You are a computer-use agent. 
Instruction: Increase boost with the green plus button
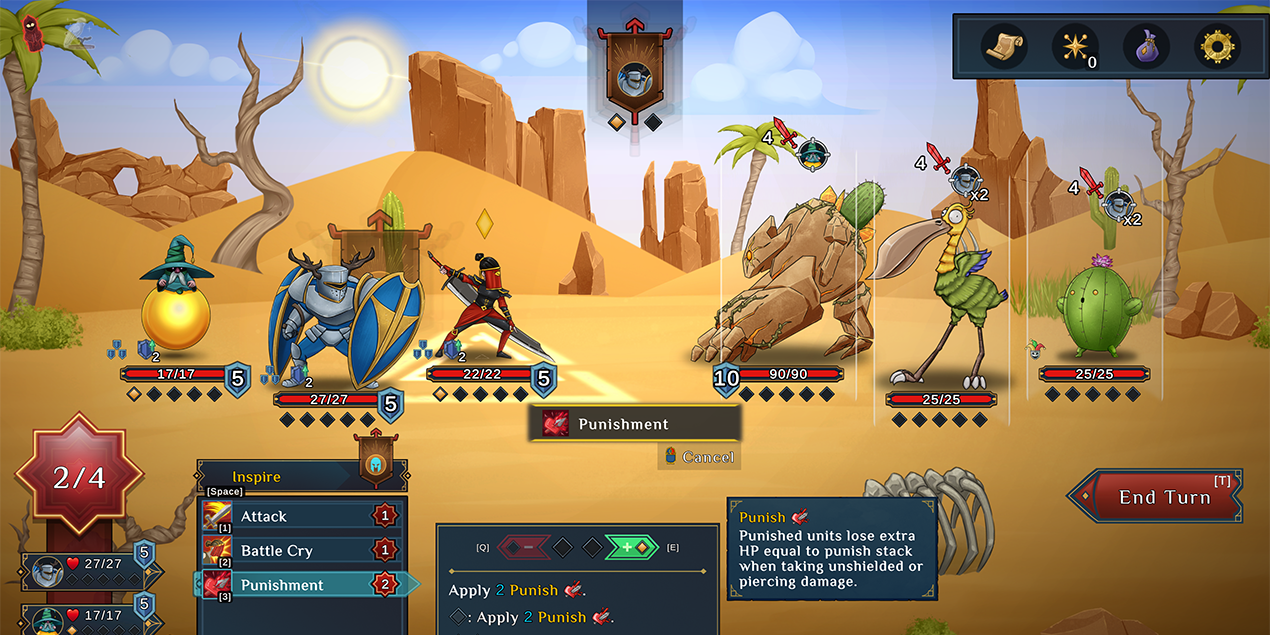[630, 547]
